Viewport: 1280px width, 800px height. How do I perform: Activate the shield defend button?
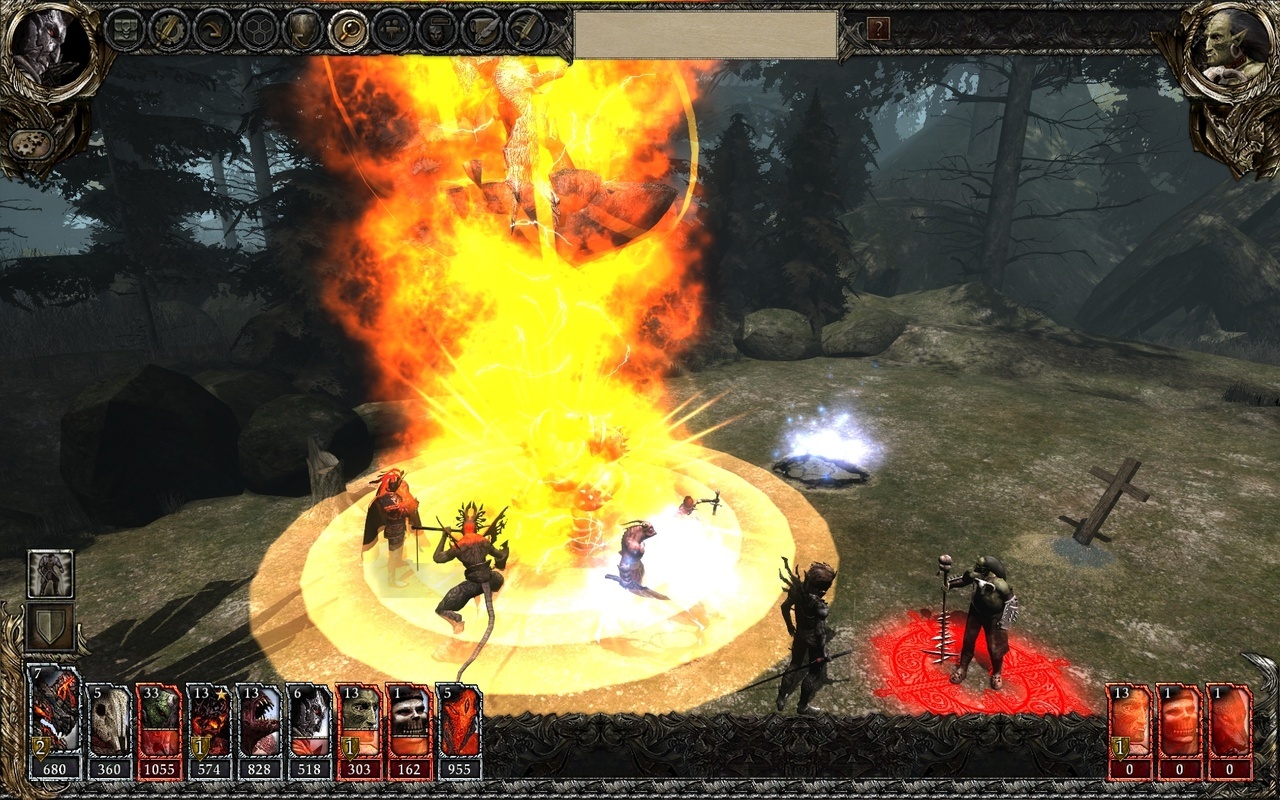pyautogui.click(x=50, y=626)
